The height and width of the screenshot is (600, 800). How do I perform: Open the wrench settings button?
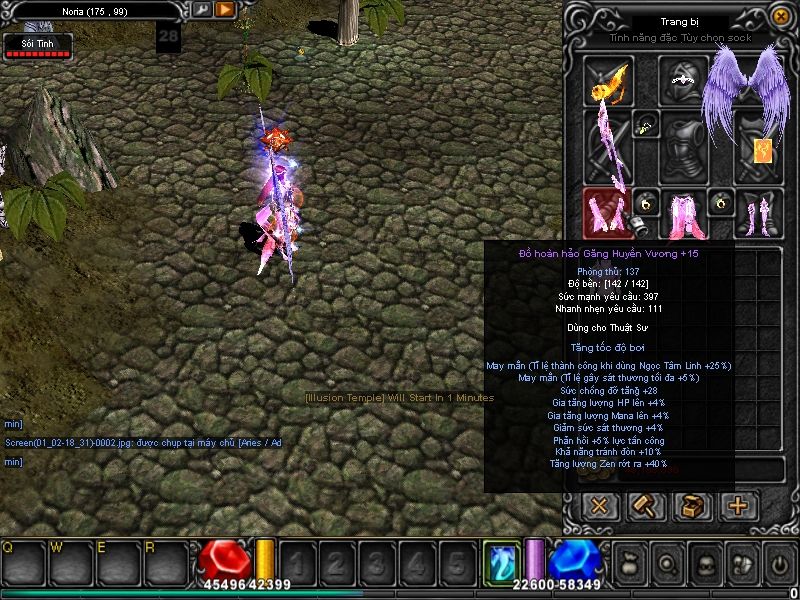tap(202, 10)
